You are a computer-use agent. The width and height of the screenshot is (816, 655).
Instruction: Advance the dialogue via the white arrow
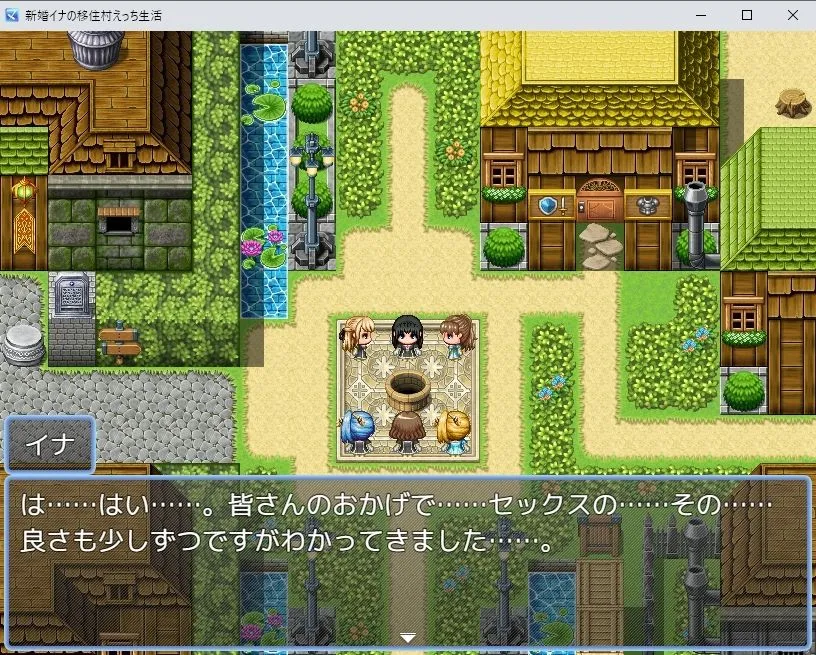tap(407, 637)
